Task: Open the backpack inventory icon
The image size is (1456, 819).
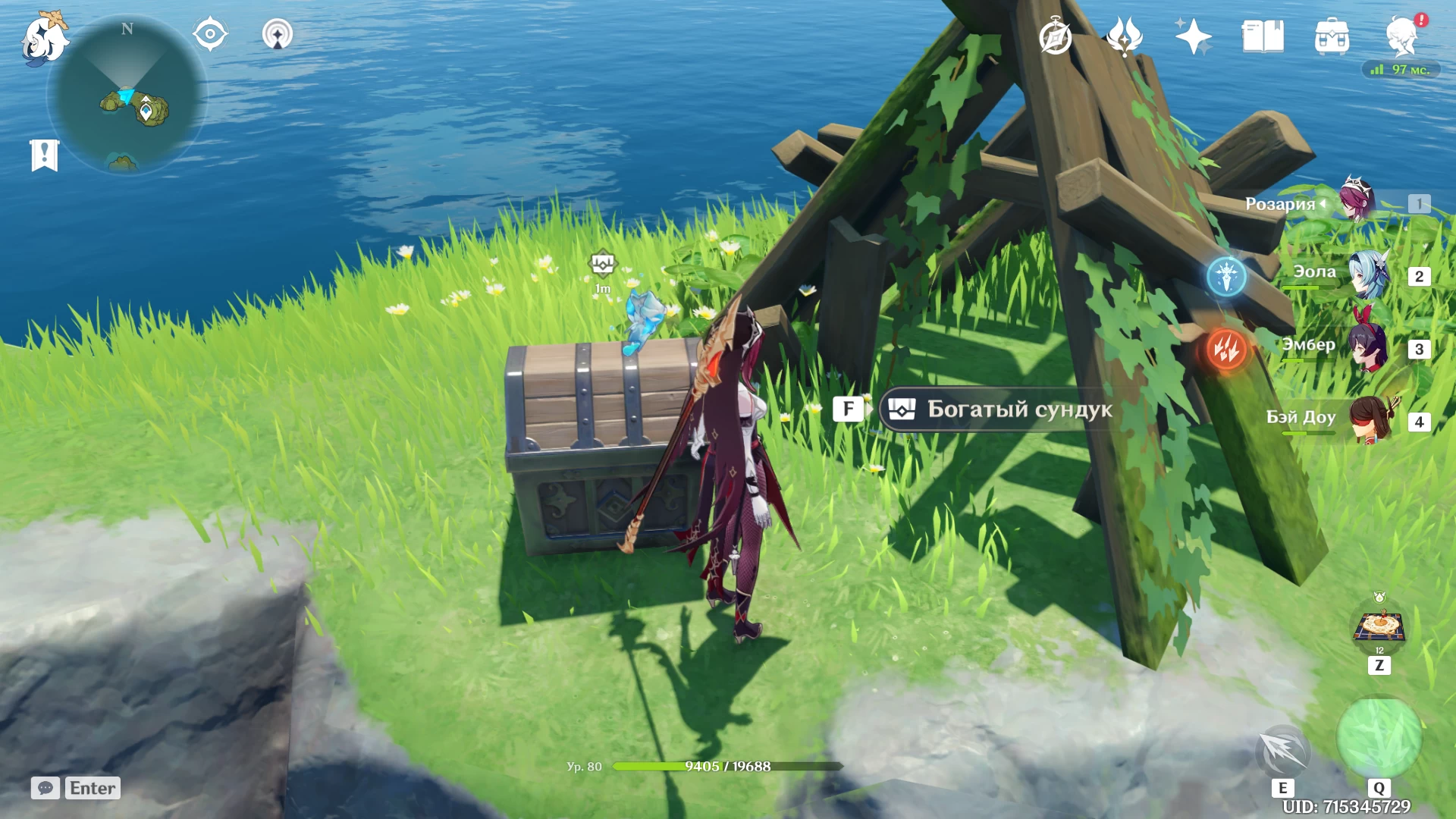Action: pos(1332,36)
